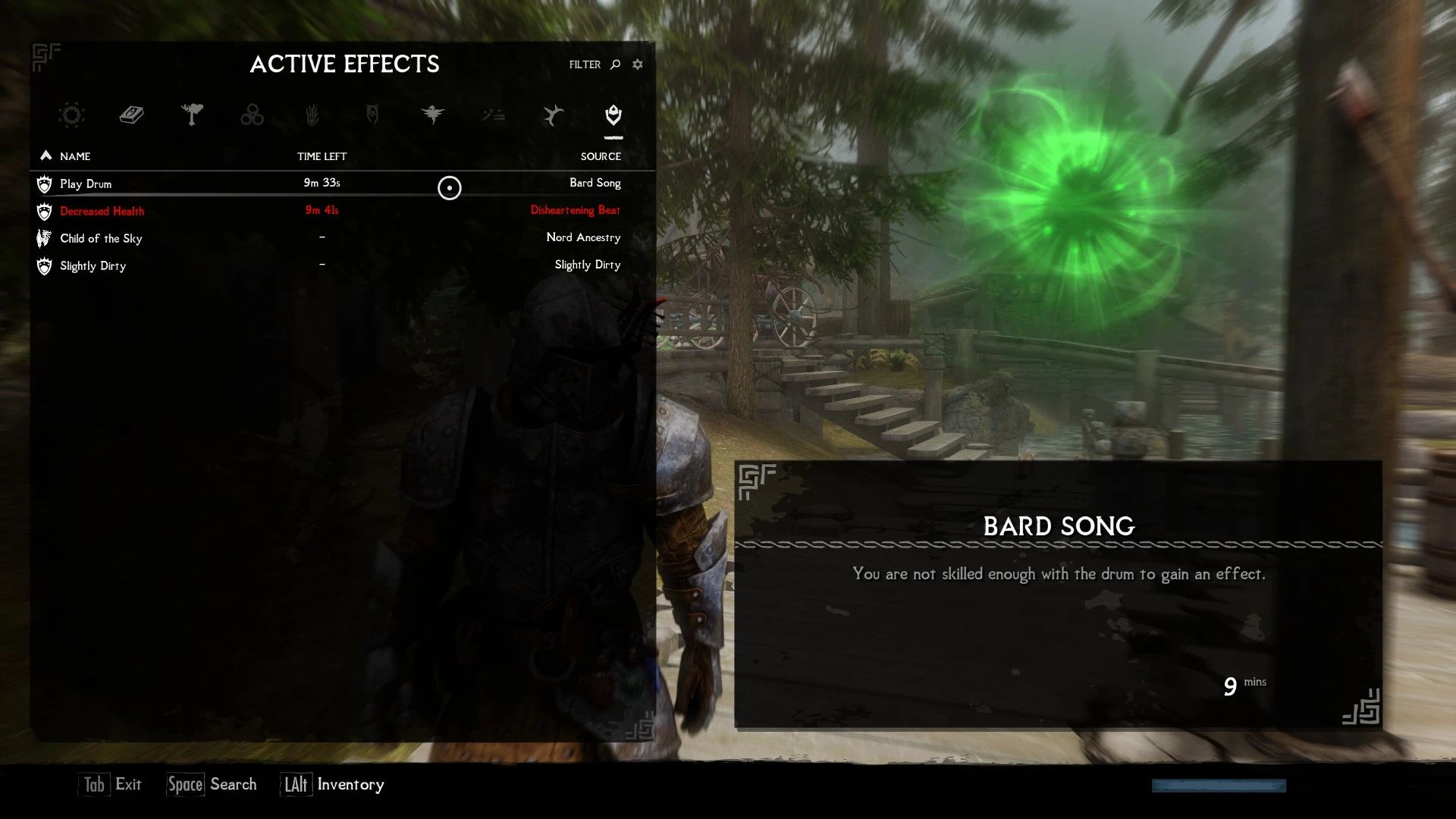This screenshot has width=1456, height=819.
Task: Select the bird-shaped effect filter icon
Action: coord(553,115)
